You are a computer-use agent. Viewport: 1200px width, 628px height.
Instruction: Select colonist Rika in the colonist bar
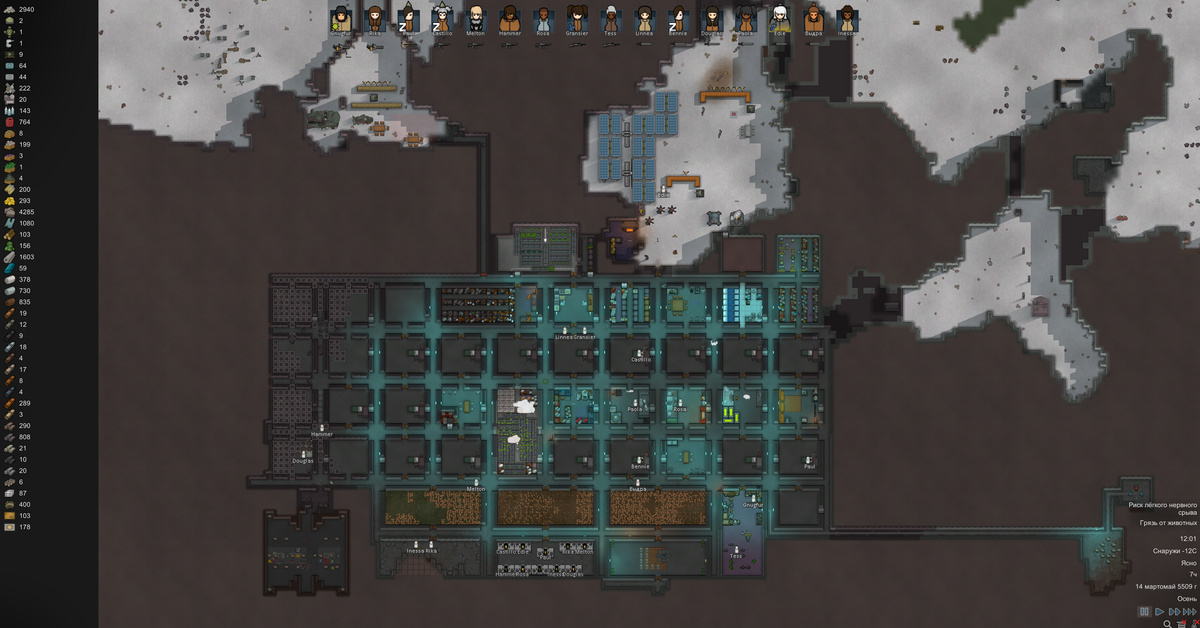click(375, 17)
